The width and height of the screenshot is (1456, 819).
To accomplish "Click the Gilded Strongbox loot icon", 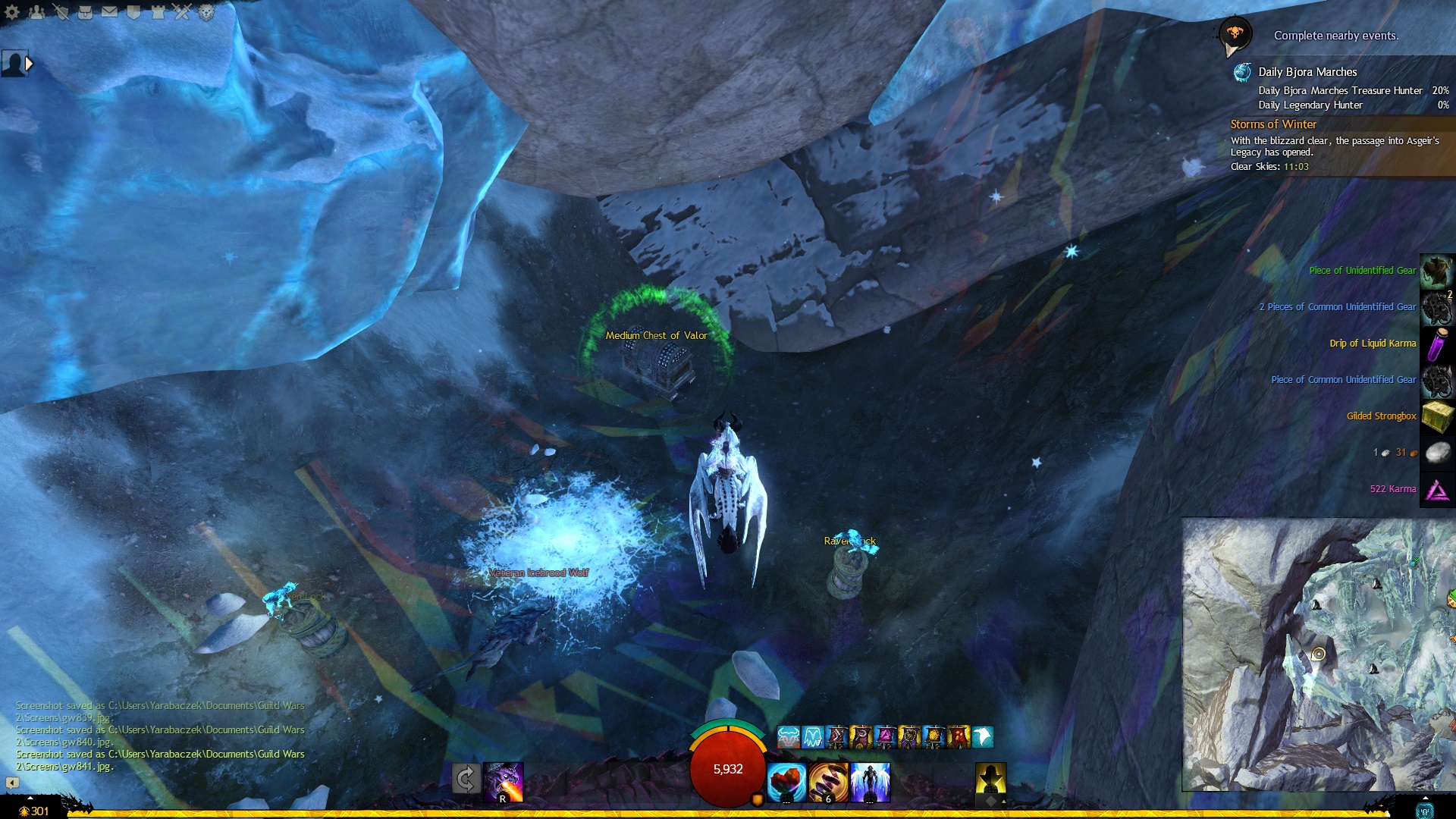I will (x=1437, y=416).
